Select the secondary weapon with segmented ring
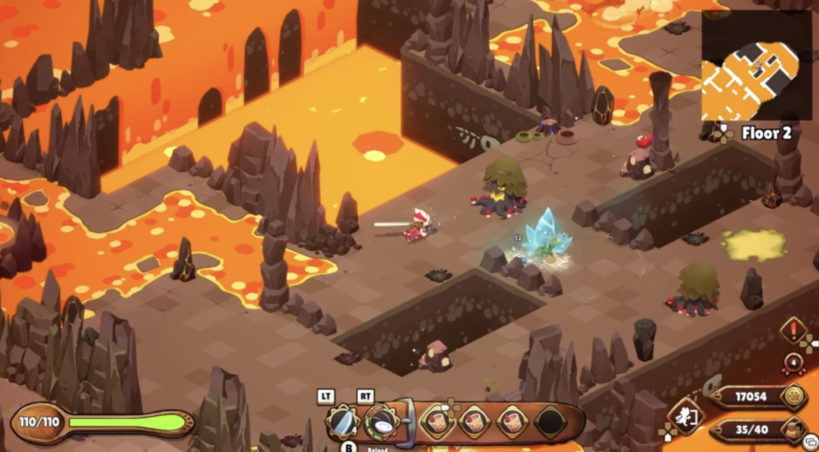The width and height of the screenshot is (819, 452). (382, 423)
